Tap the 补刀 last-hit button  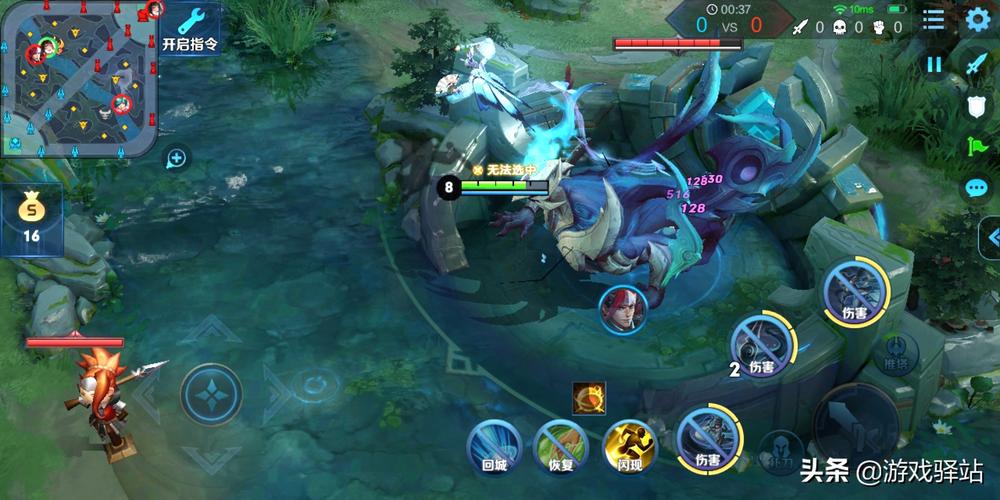pos(780,452)
